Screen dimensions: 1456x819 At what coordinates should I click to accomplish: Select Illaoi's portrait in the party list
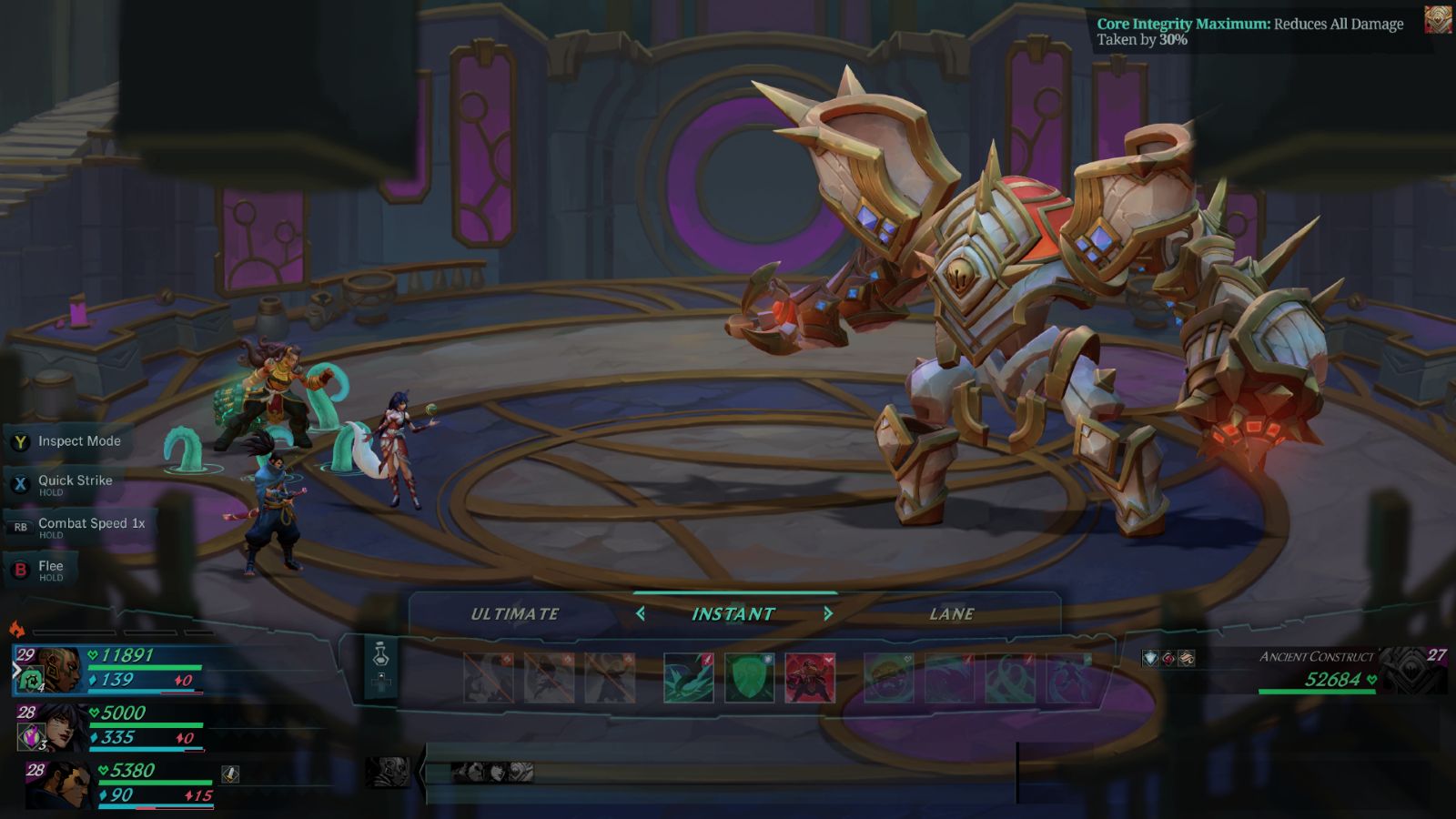pyautogui.click(x=58, y=670)
